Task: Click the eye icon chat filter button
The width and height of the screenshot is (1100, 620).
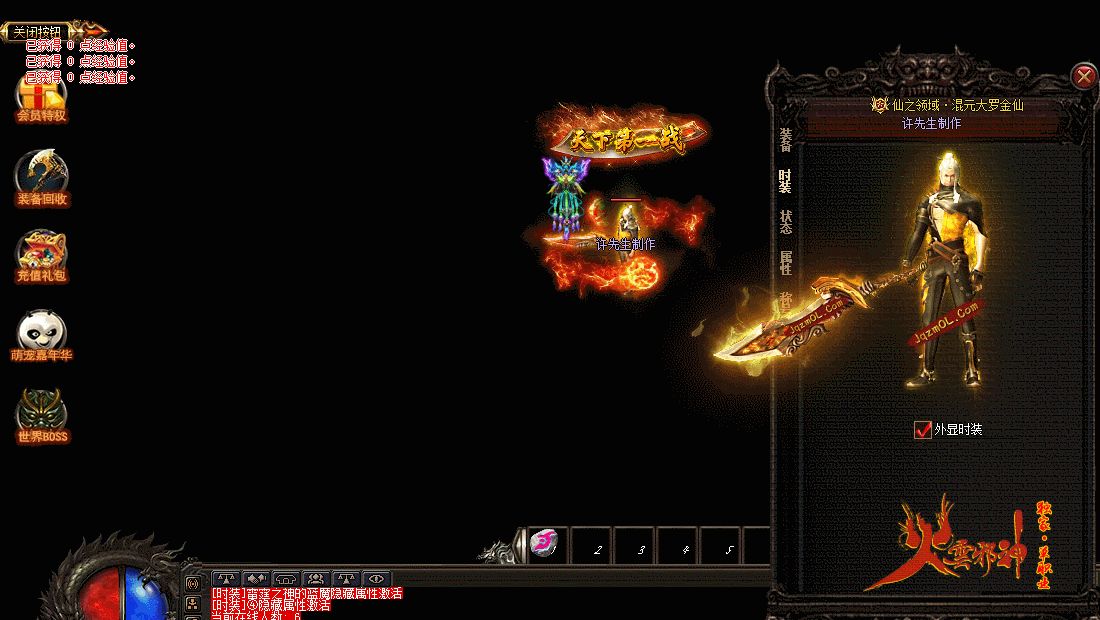Action: 376,578
